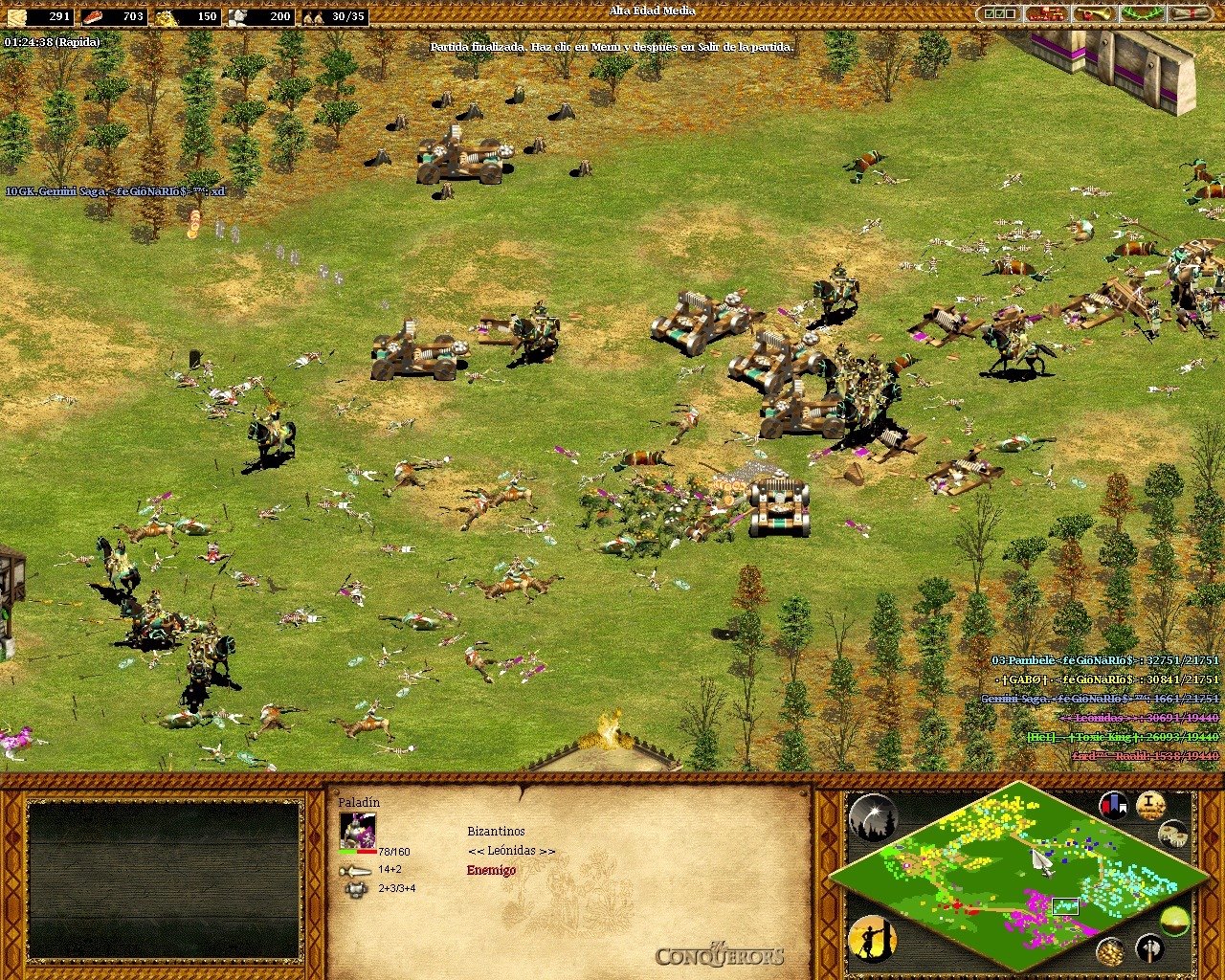This screenshot has width=1225, height=980.
Task: Activate the flare signal button beside minimap
Action: point(872,818)
